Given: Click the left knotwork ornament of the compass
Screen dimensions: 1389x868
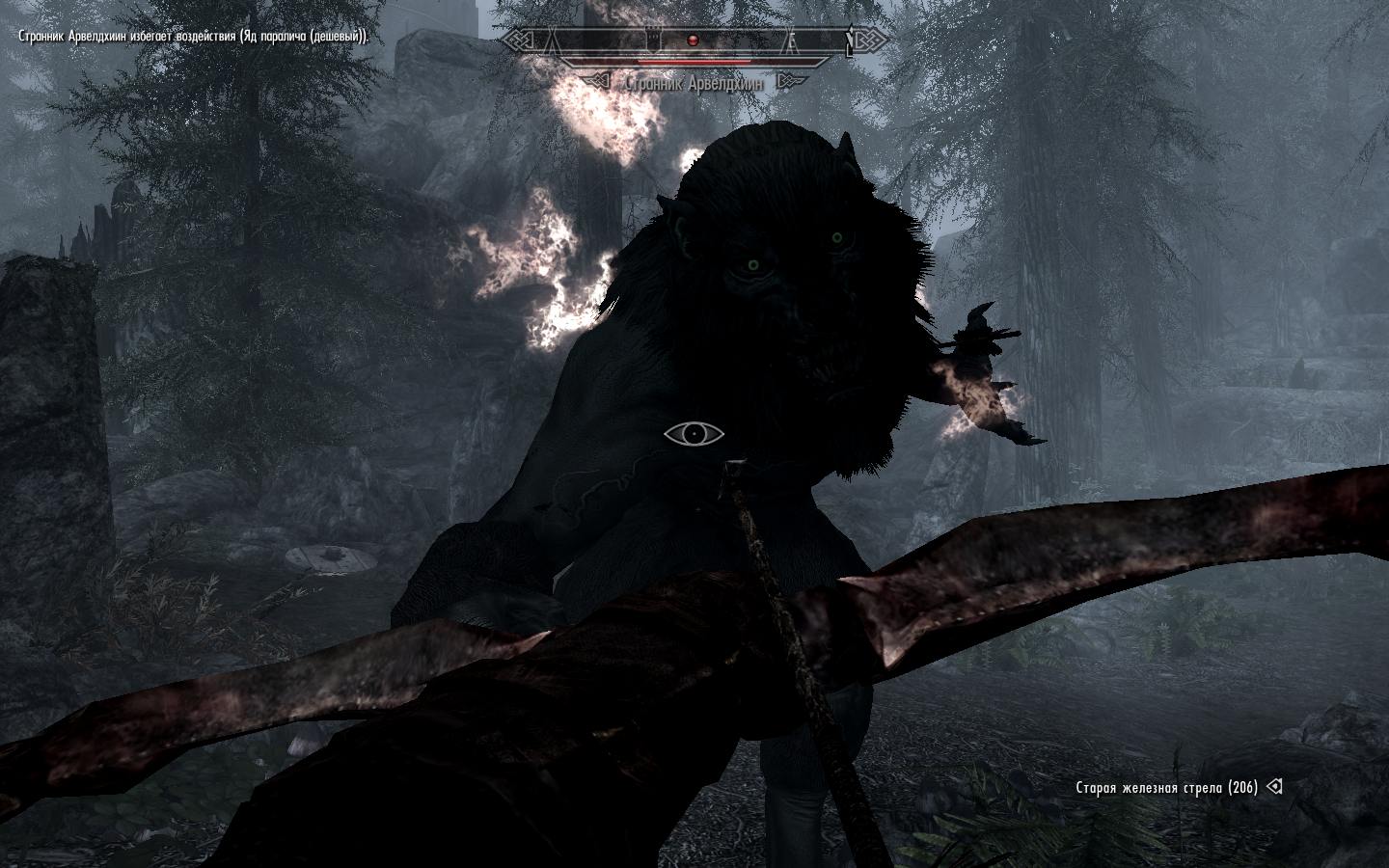Looking at the screenshot, I should [x=516, y=39].
